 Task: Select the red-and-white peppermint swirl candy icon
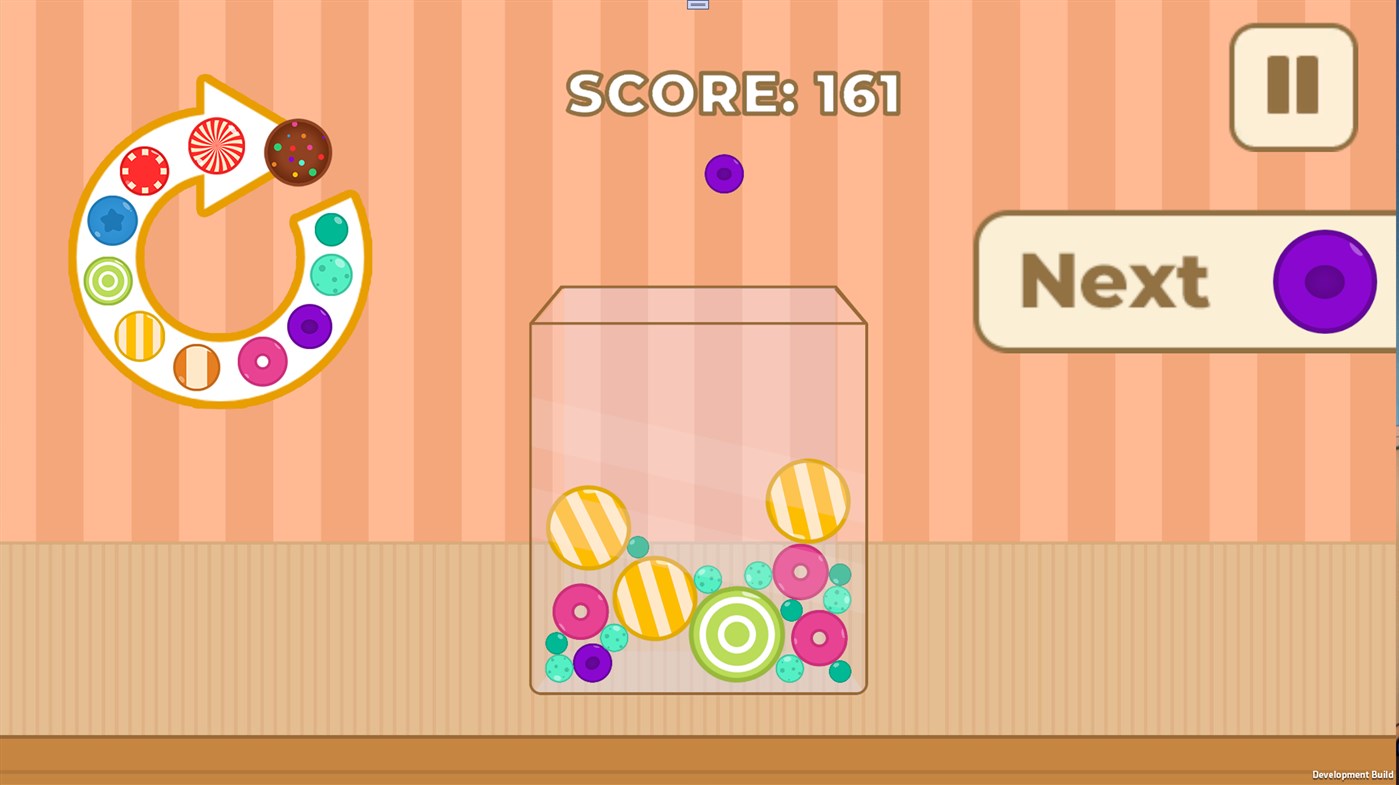pos(217,146)
